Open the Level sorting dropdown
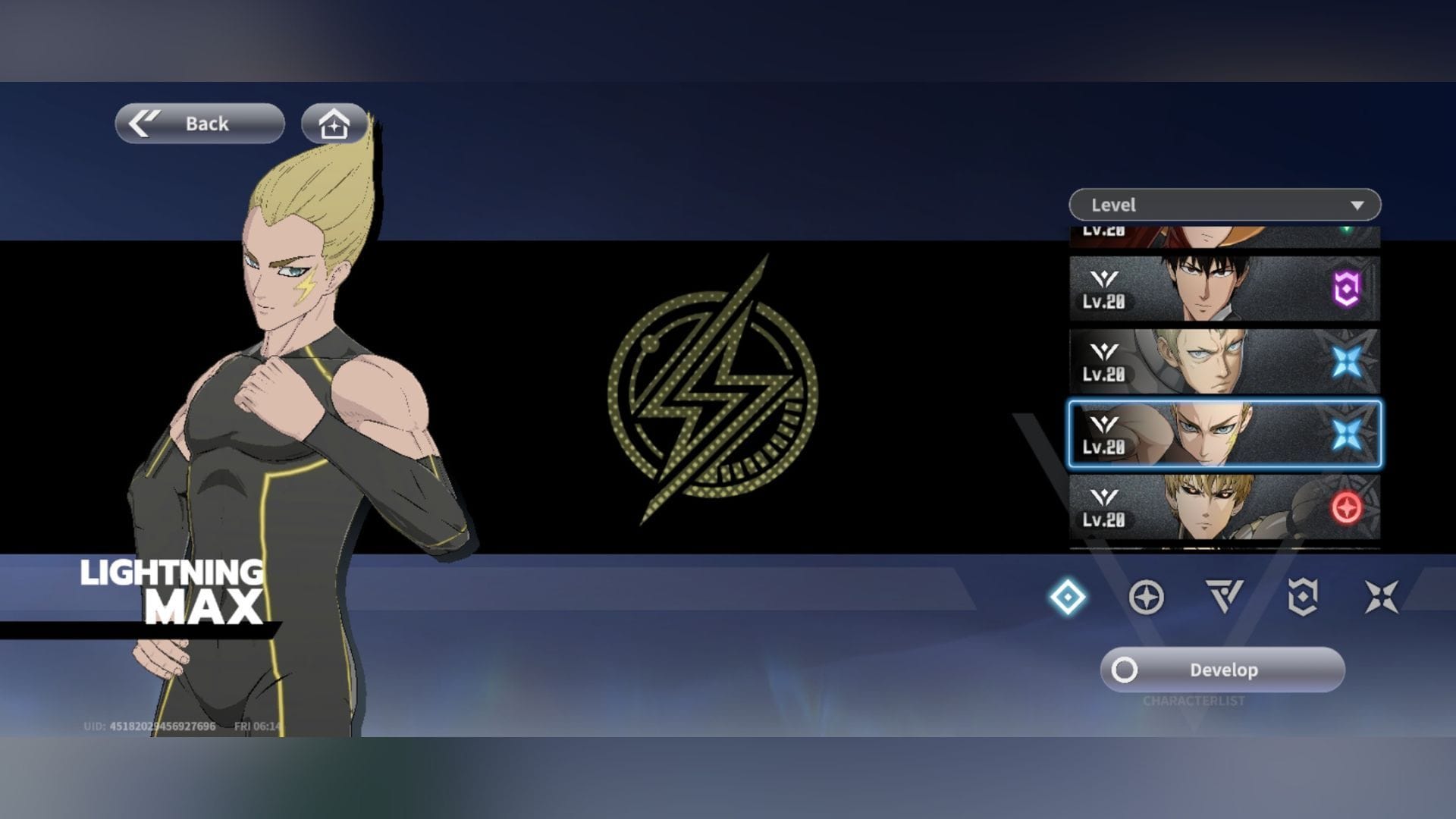Screen dimensions: 1456x819 point(1223,205)
